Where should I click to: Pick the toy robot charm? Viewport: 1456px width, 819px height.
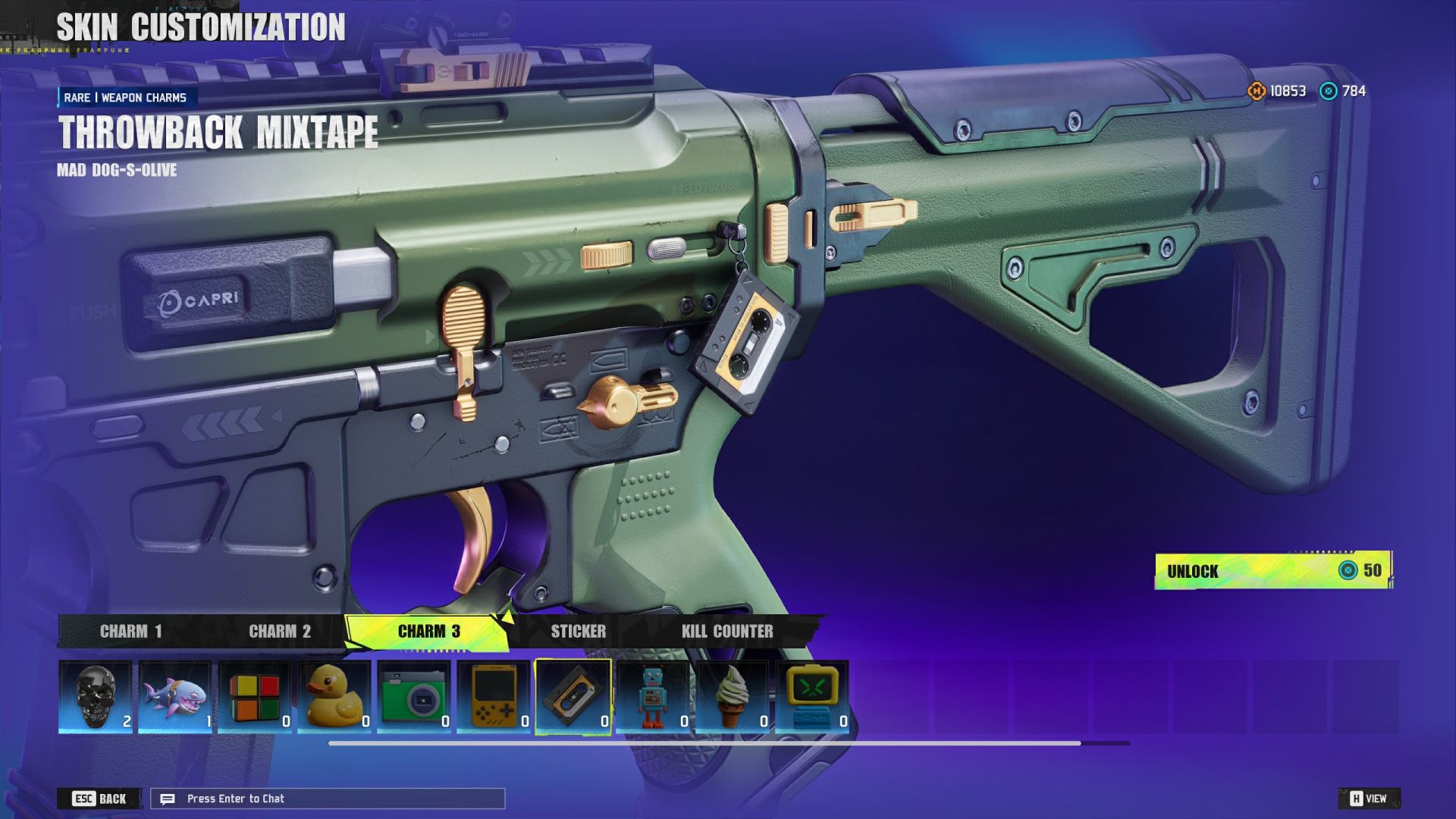click(653, 696)
